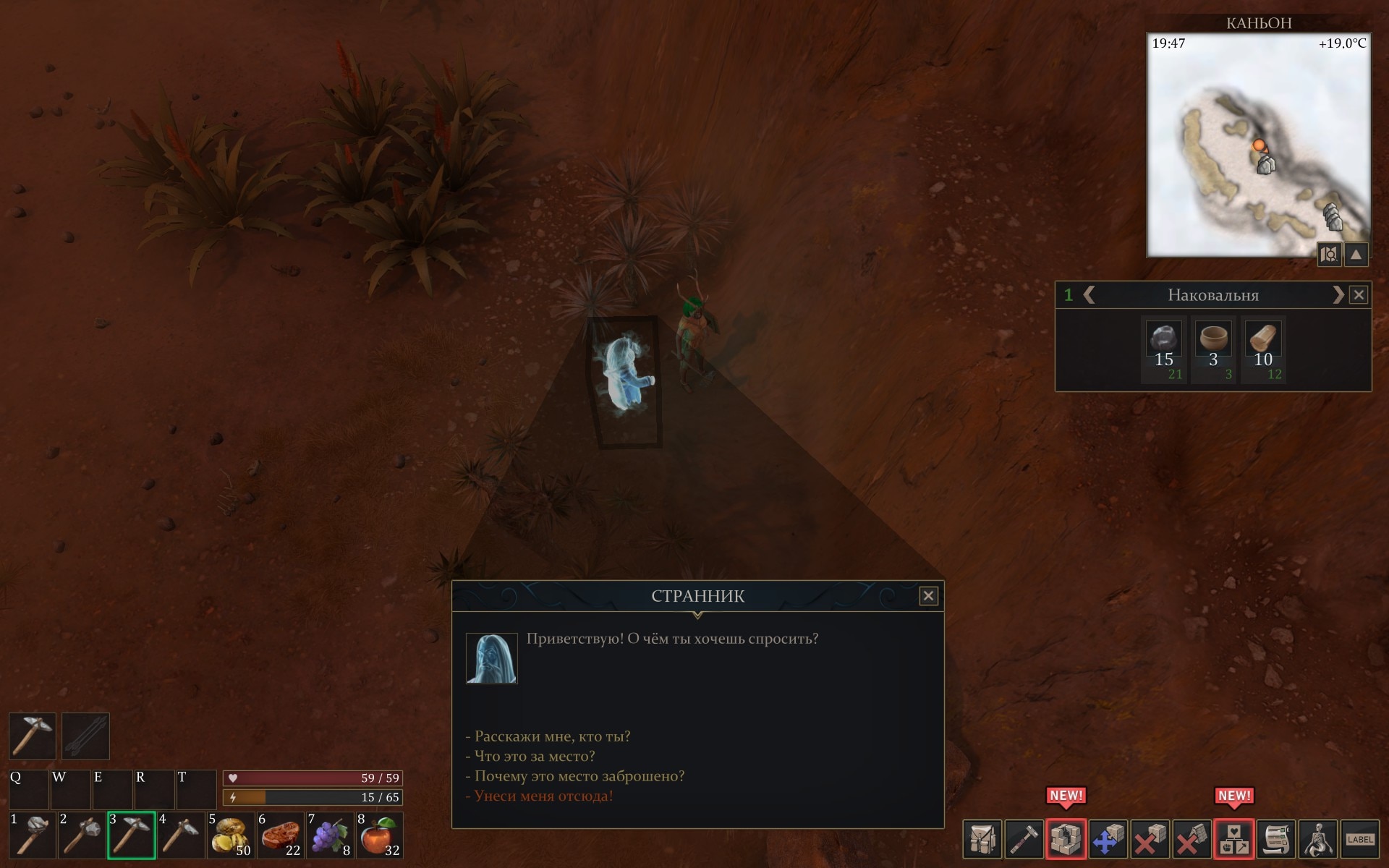Viewport: 1389px width, 868px height.
Task: Open the stone block building menu
Action: point(1066,839)
